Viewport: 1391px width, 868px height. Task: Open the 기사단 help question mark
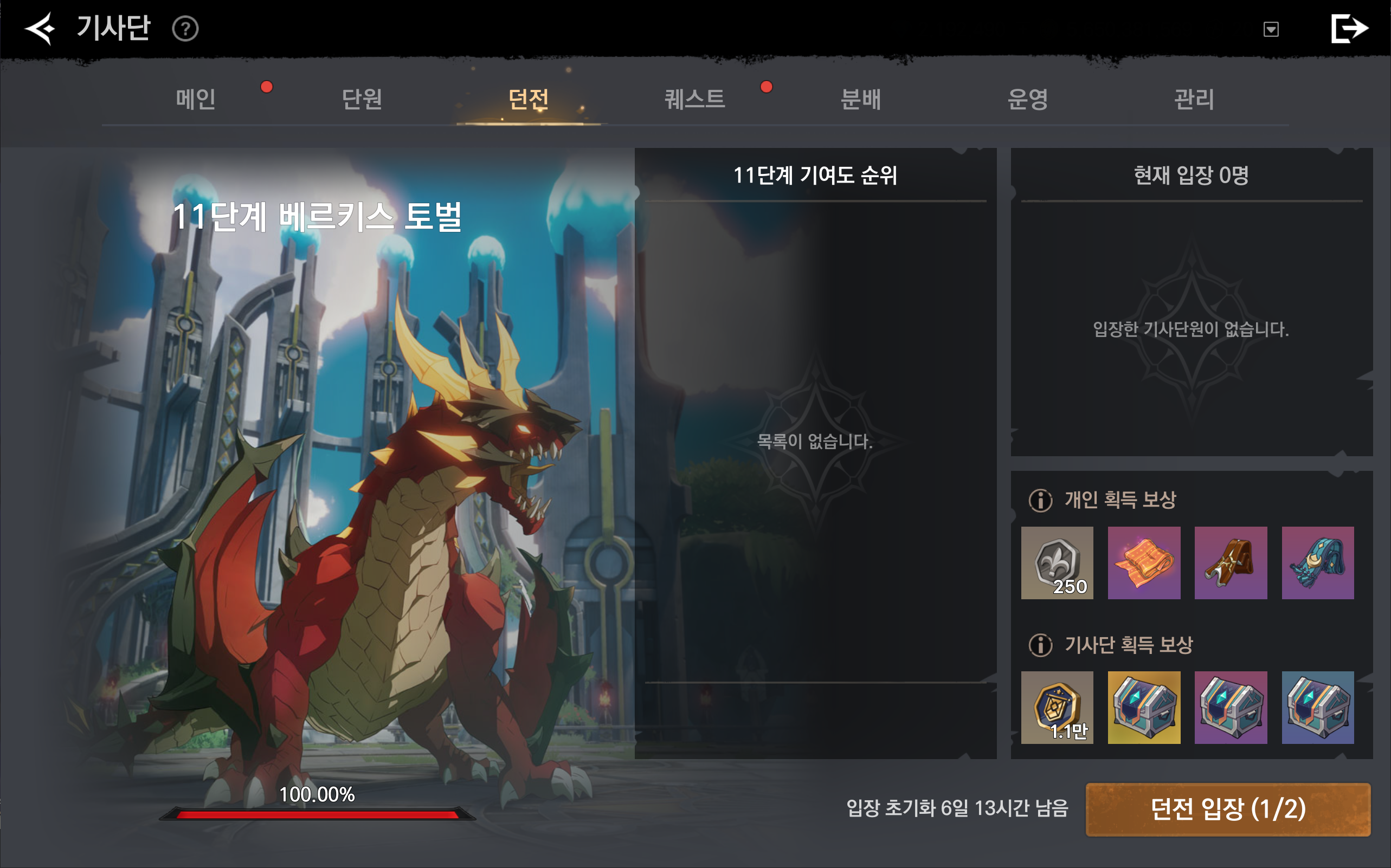(x=185, y=29)
